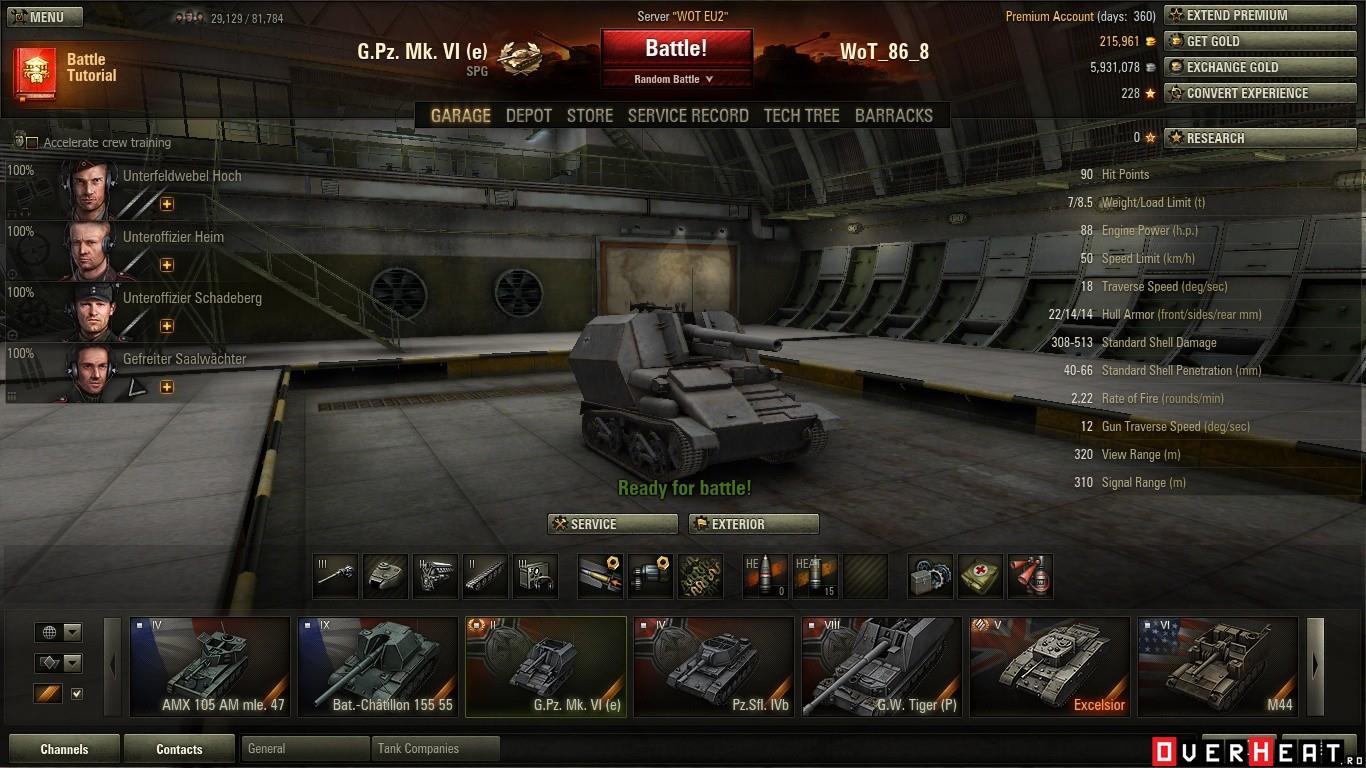The image size is (1366, 768).
Task: View the SERVICE RECORD tab
Action: (688, 116)
